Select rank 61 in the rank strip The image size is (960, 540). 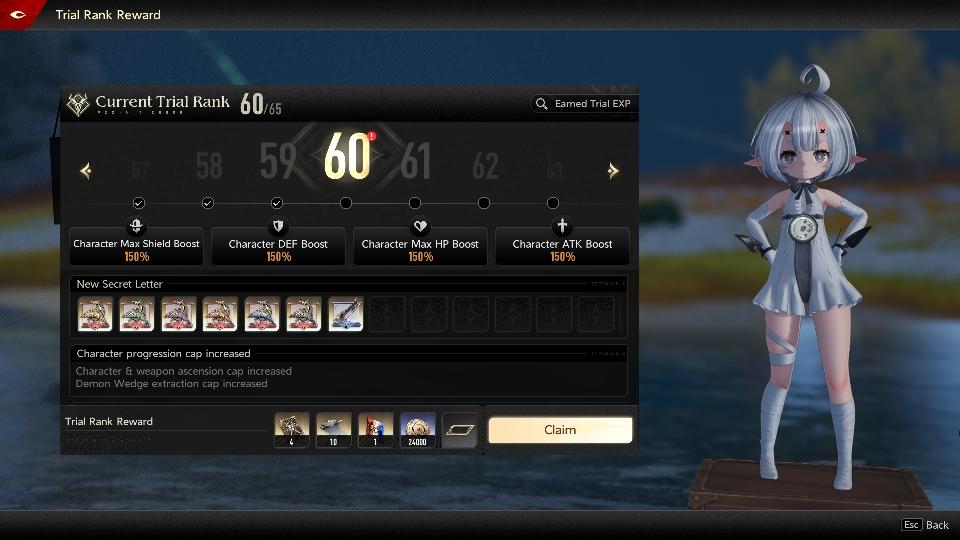pyautogui.click(x=416, y=162)
